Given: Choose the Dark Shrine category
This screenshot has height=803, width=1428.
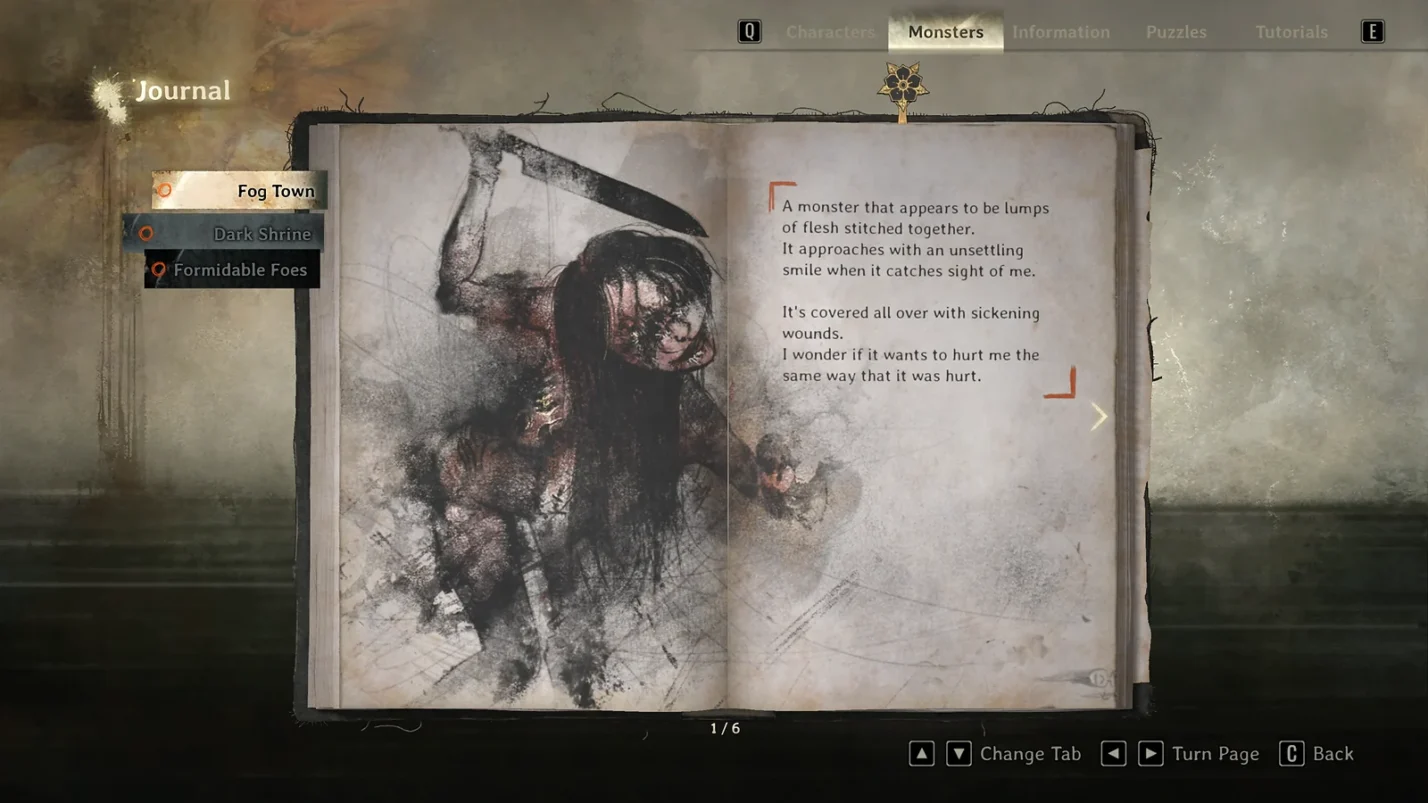Looking at the screenshot, I should [x=226, y=234].
